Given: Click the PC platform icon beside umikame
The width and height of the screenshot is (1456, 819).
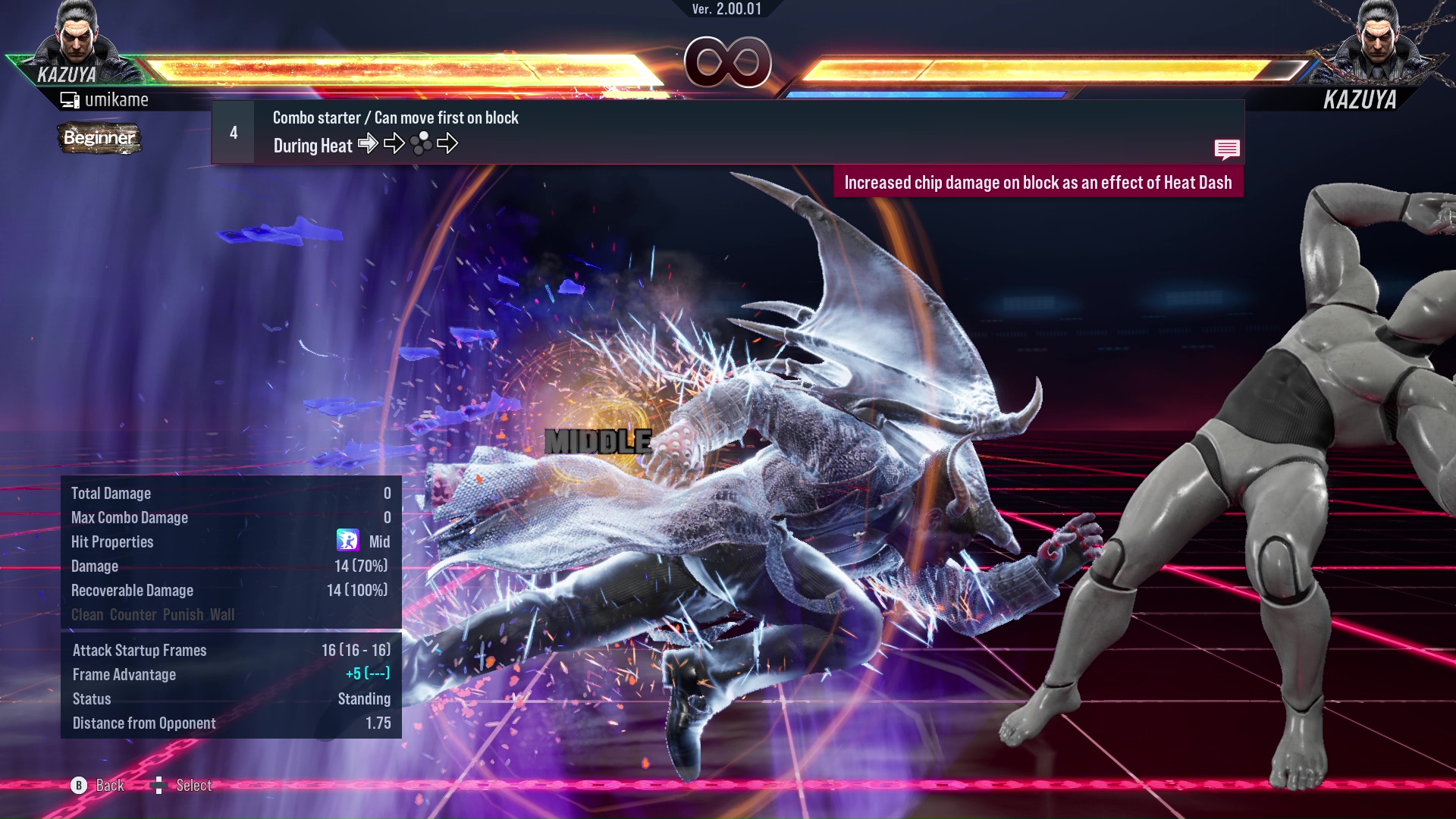Looking at the screenshot, I should 71,99.
